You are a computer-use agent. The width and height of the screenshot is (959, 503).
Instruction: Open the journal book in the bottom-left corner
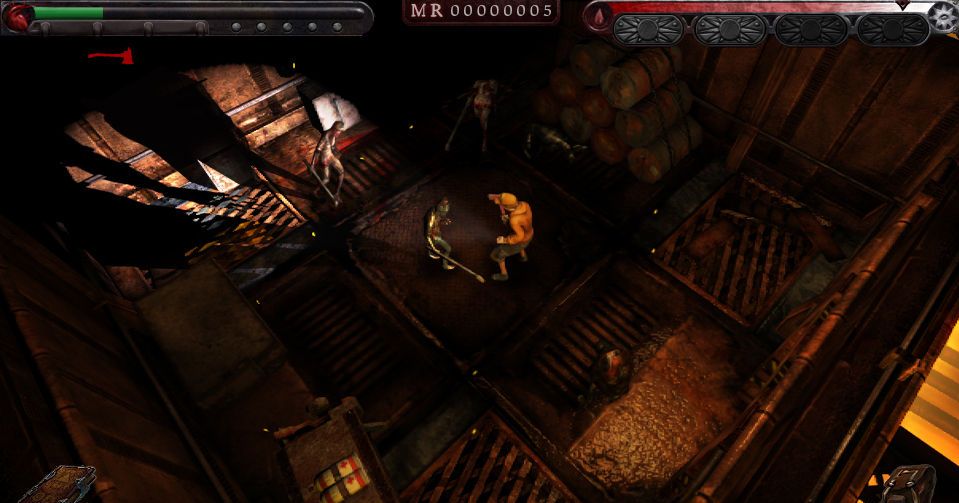click(60, 486)
